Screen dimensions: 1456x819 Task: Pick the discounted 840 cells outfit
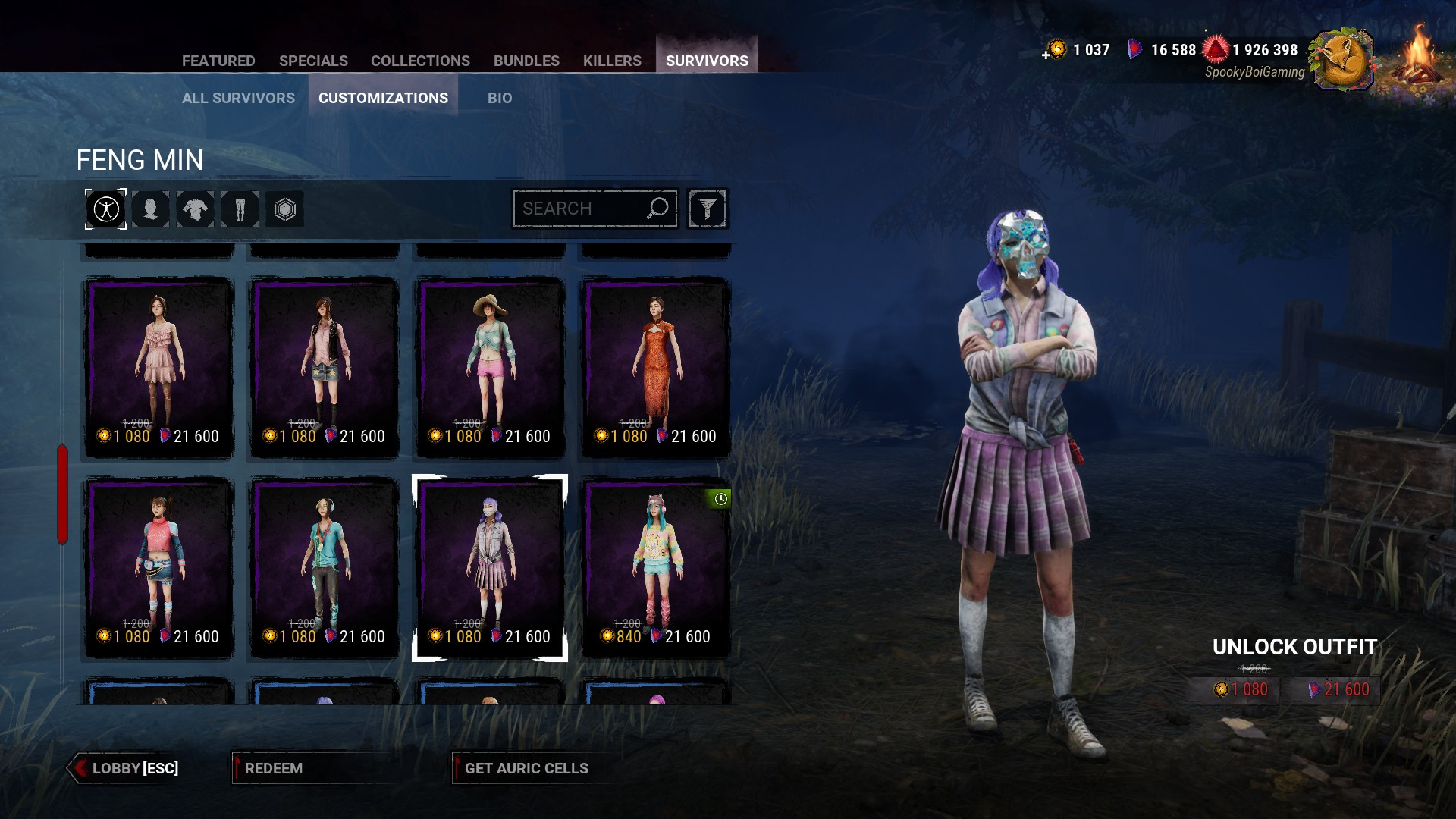pyautogui.click(x=656, y=568)
